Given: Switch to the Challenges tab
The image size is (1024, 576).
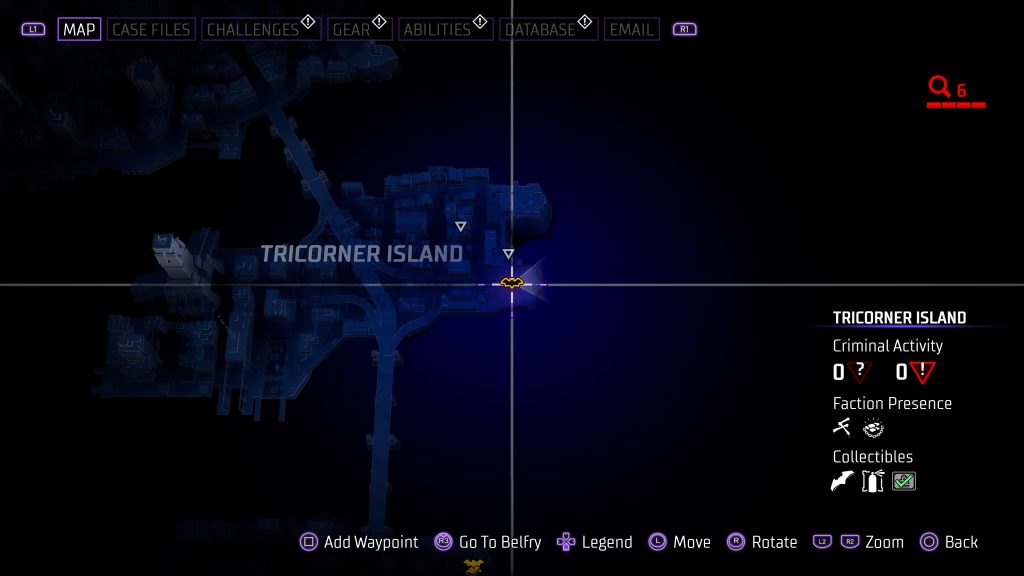Looking at the screenshot, I should [x=254, y=29].
